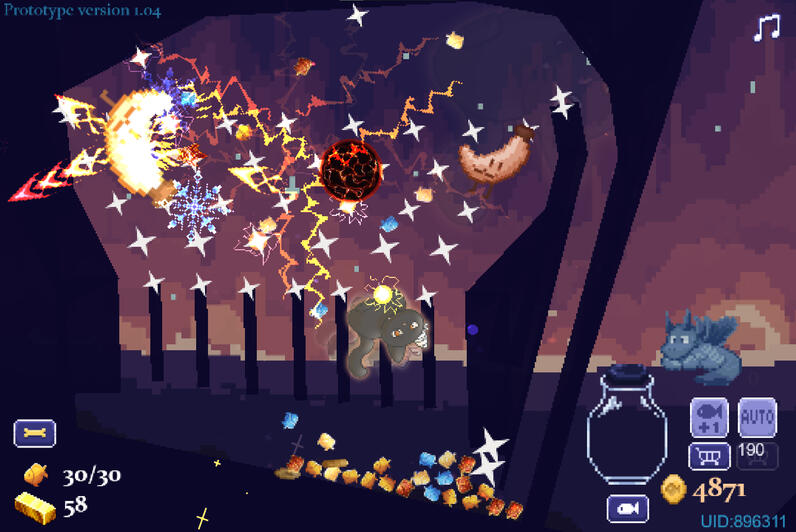Click the white fish button under the jar

pos(627,508)
